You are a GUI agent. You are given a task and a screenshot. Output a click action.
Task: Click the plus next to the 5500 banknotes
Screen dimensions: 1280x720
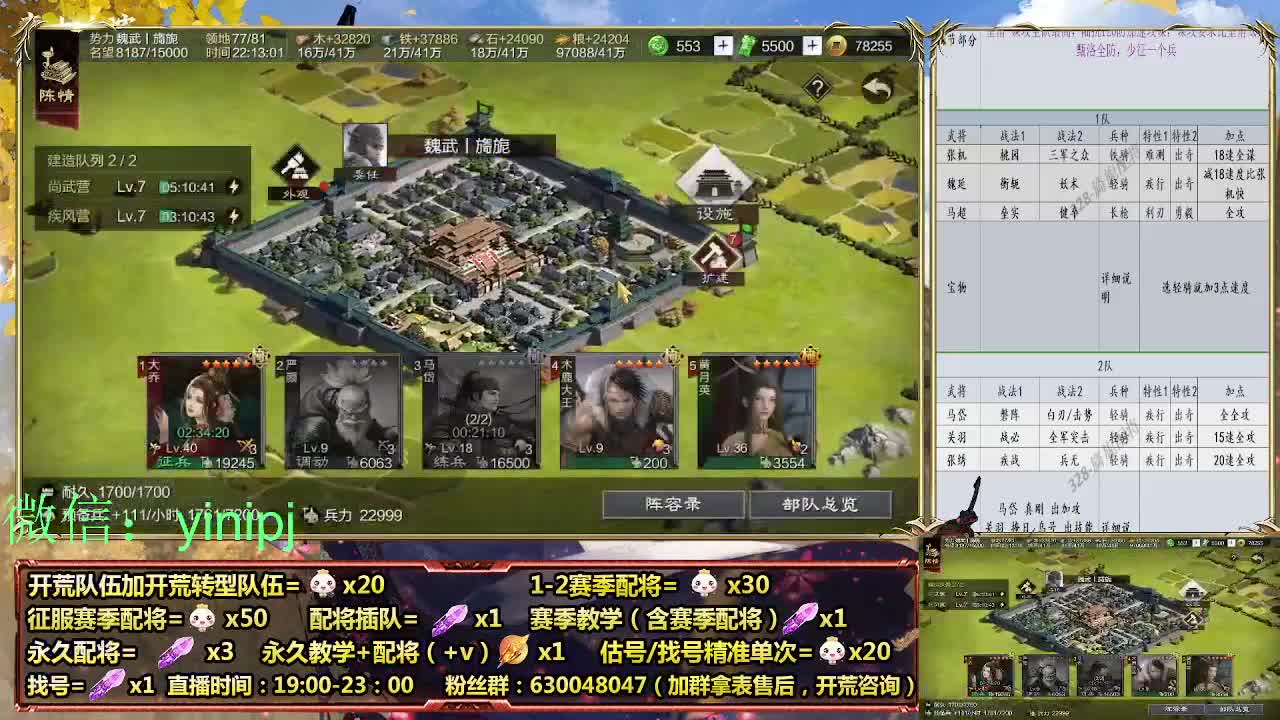pyautogui.click(x=811, y=44)
